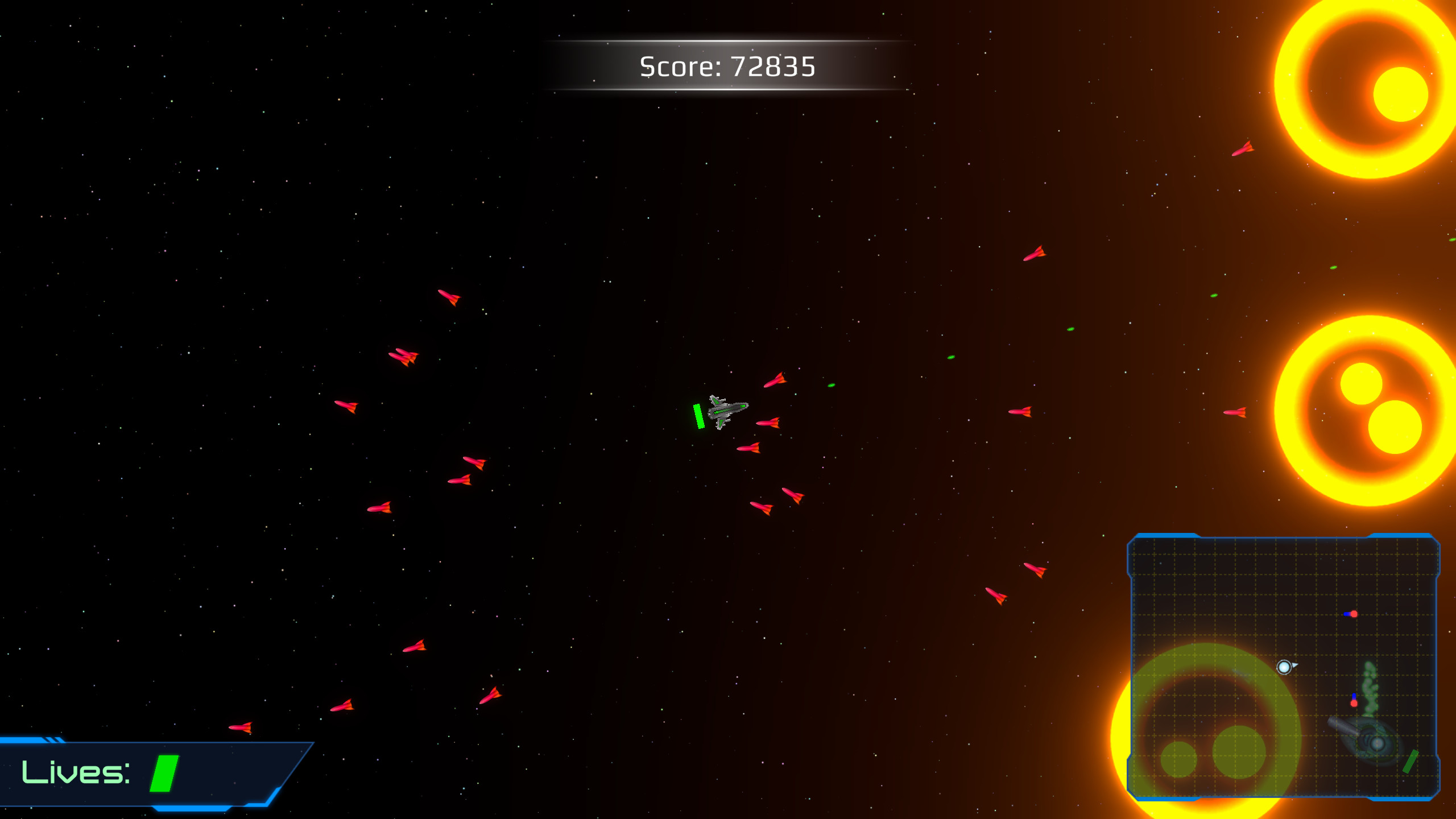Image resolution: width=1456 pixels, height=819 pixels.
Task: Click the top-right yellow sun
Action: coord(1368,88)
